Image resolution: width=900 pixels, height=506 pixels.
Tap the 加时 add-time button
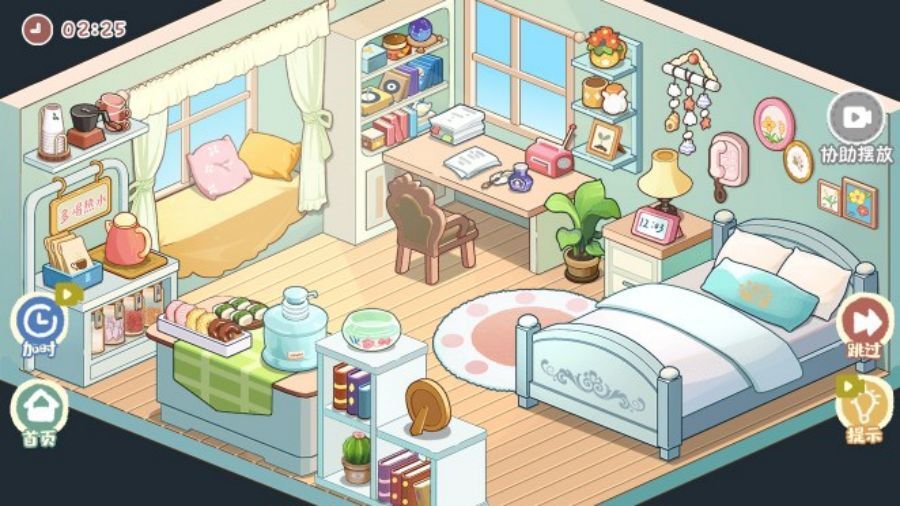(x=40, y=322)
